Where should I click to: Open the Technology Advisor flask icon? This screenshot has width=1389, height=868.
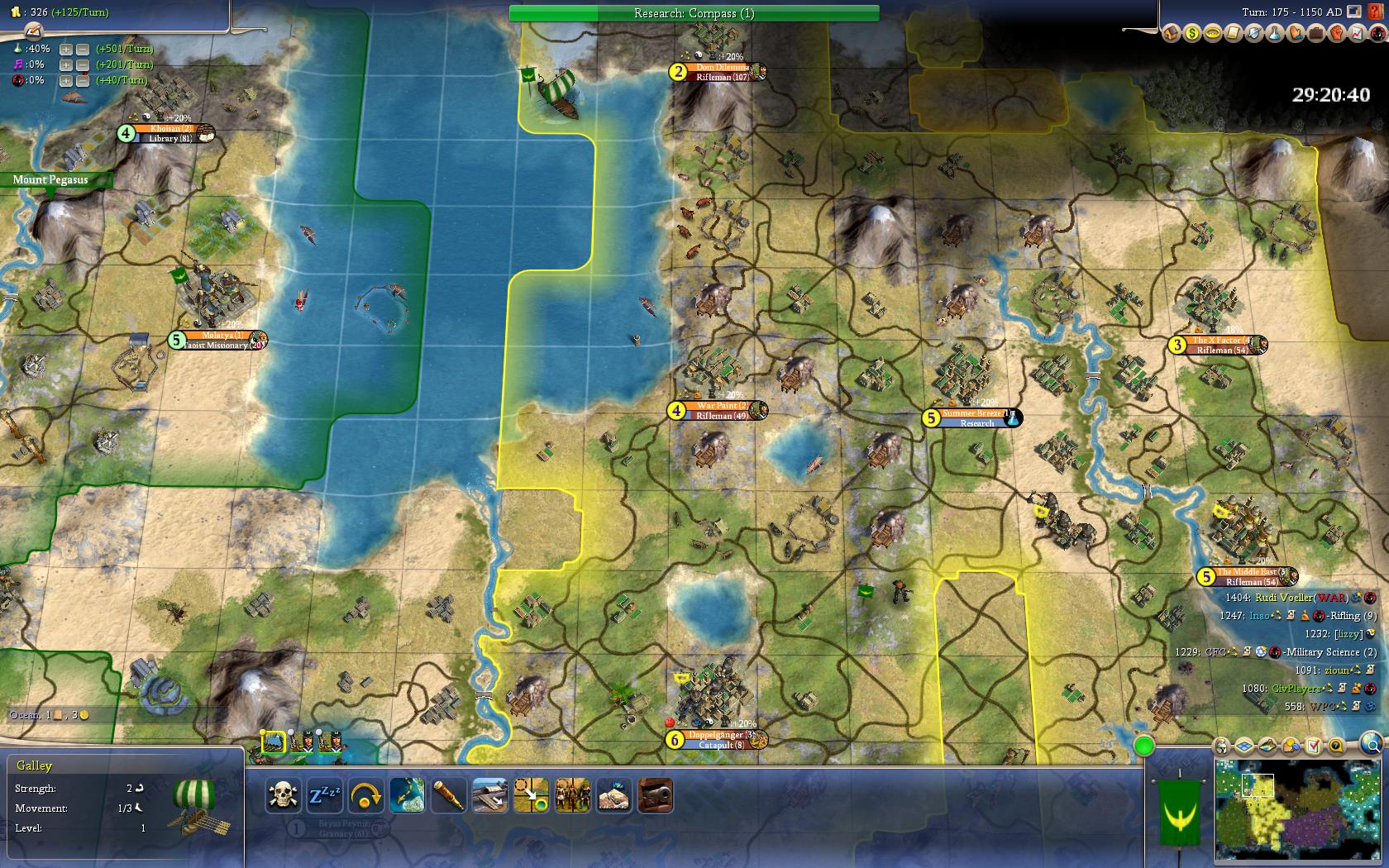point(1275,33)
